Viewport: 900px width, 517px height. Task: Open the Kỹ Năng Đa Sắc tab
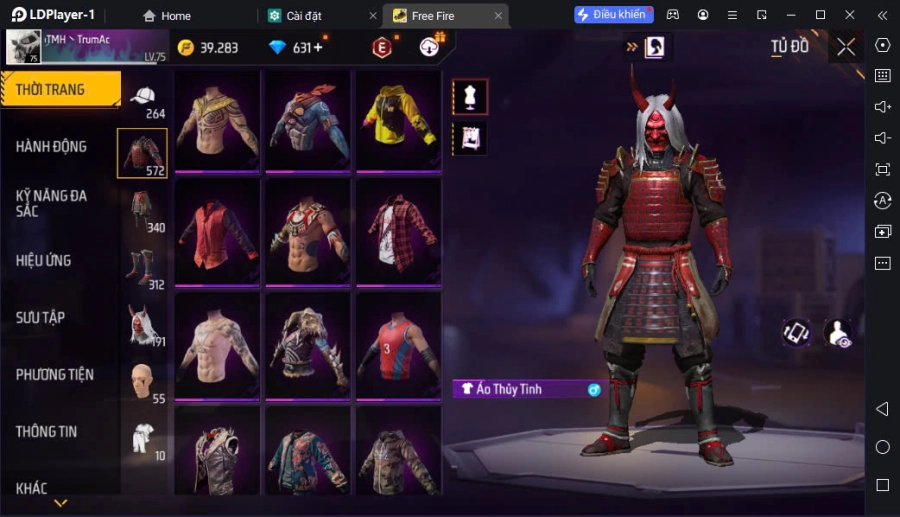point(52,203)
